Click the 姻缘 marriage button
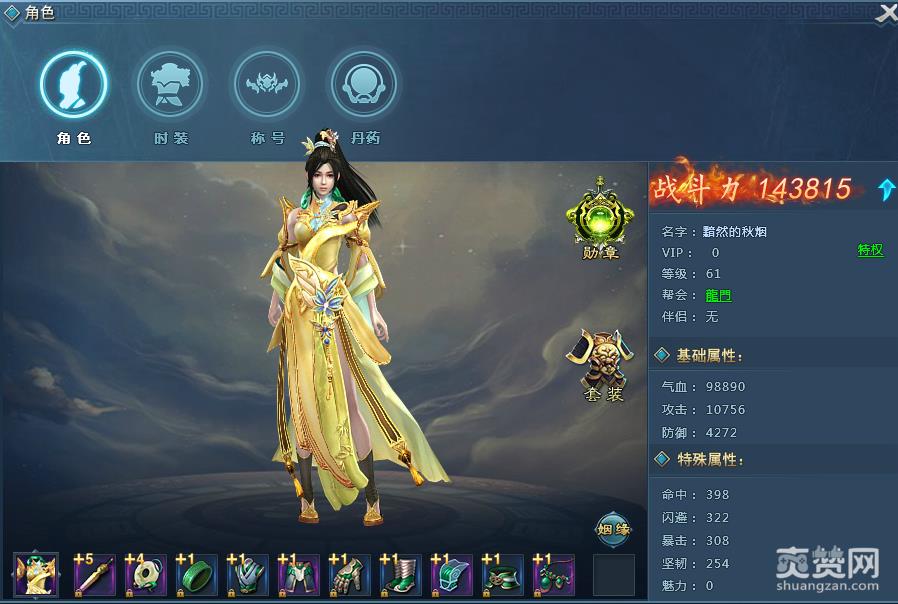Viewport: 898px width, 604px height. click(x=614, y=530)
